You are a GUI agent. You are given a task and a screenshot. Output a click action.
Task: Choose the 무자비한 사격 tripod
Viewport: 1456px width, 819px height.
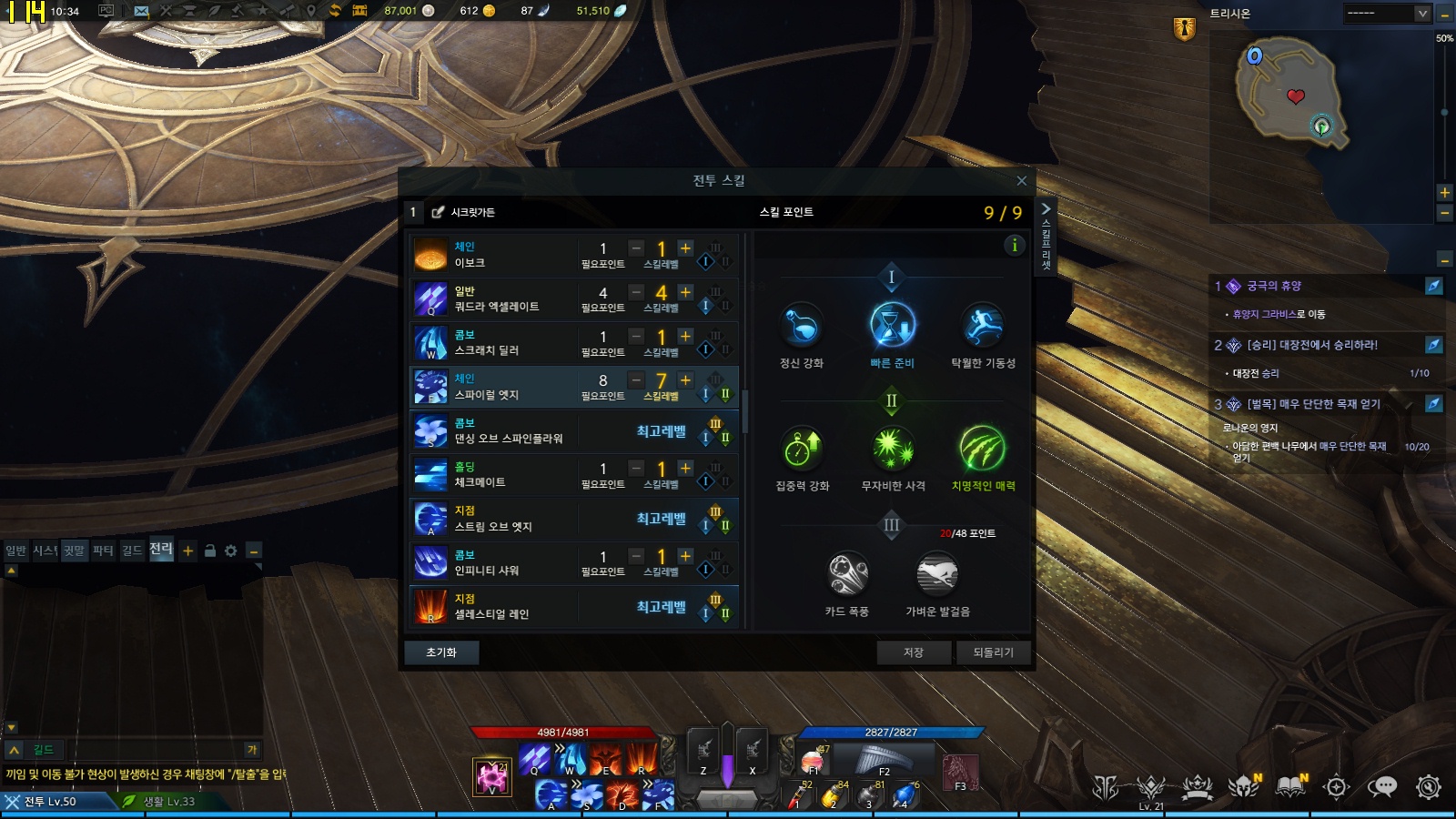[893, 449]
